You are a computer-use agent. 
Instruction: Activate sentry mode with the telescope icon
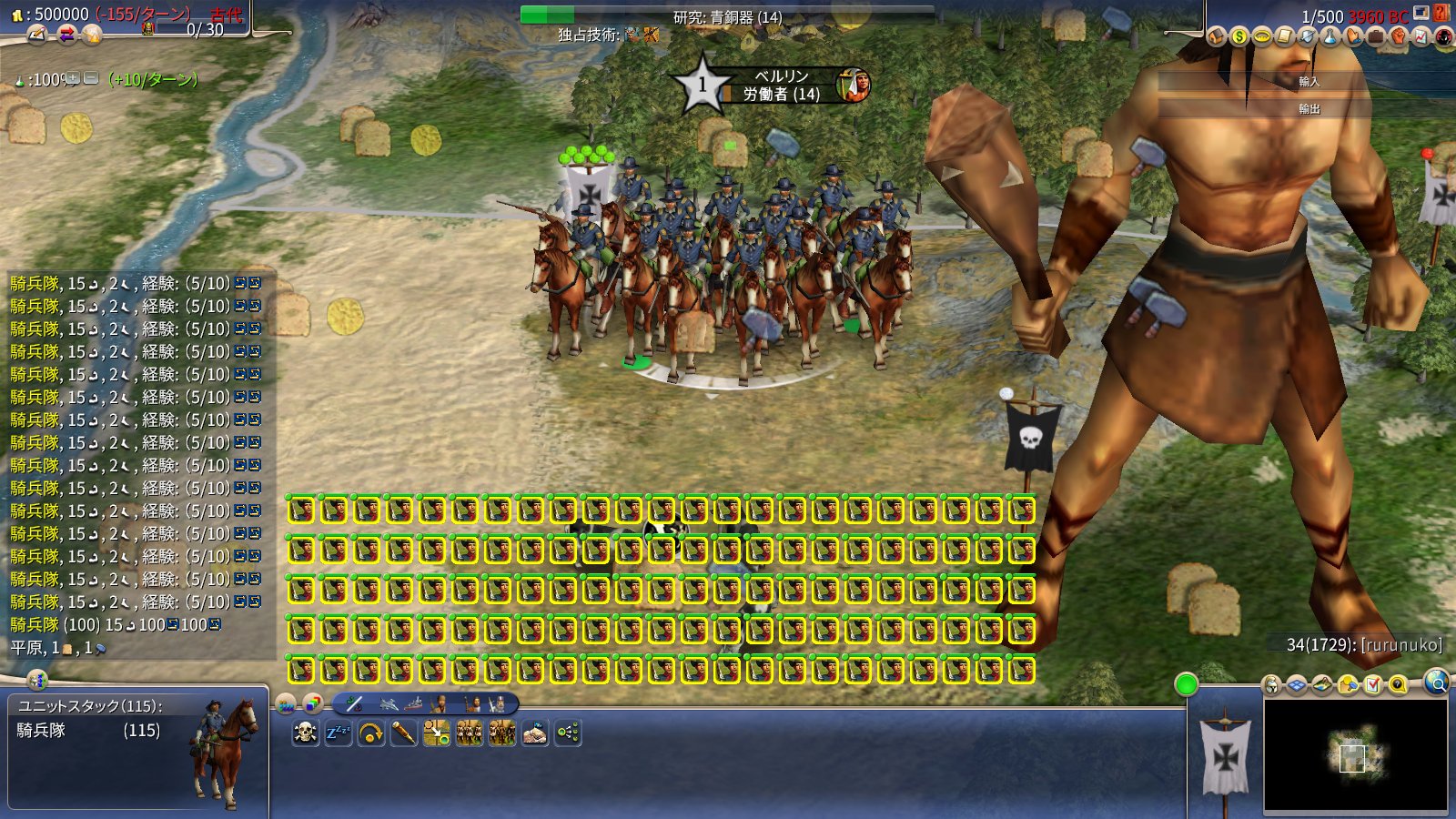tap(404, 731)
